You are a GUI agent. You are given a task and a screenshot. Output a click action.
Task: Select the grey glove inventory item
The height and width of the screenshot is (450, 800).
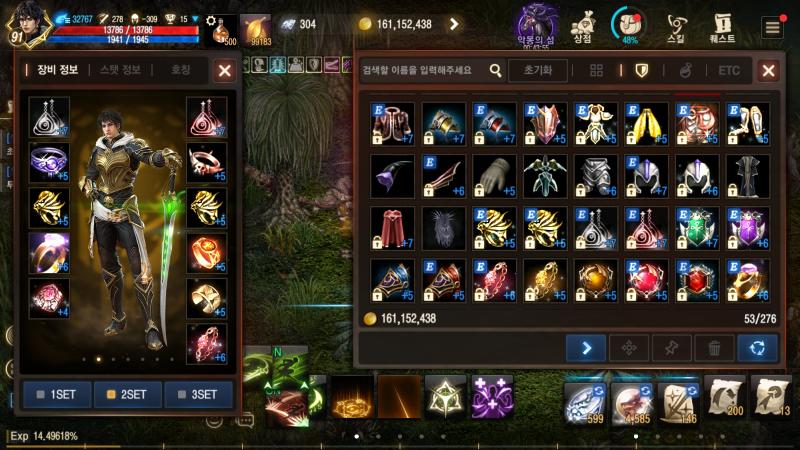(492, 174)
